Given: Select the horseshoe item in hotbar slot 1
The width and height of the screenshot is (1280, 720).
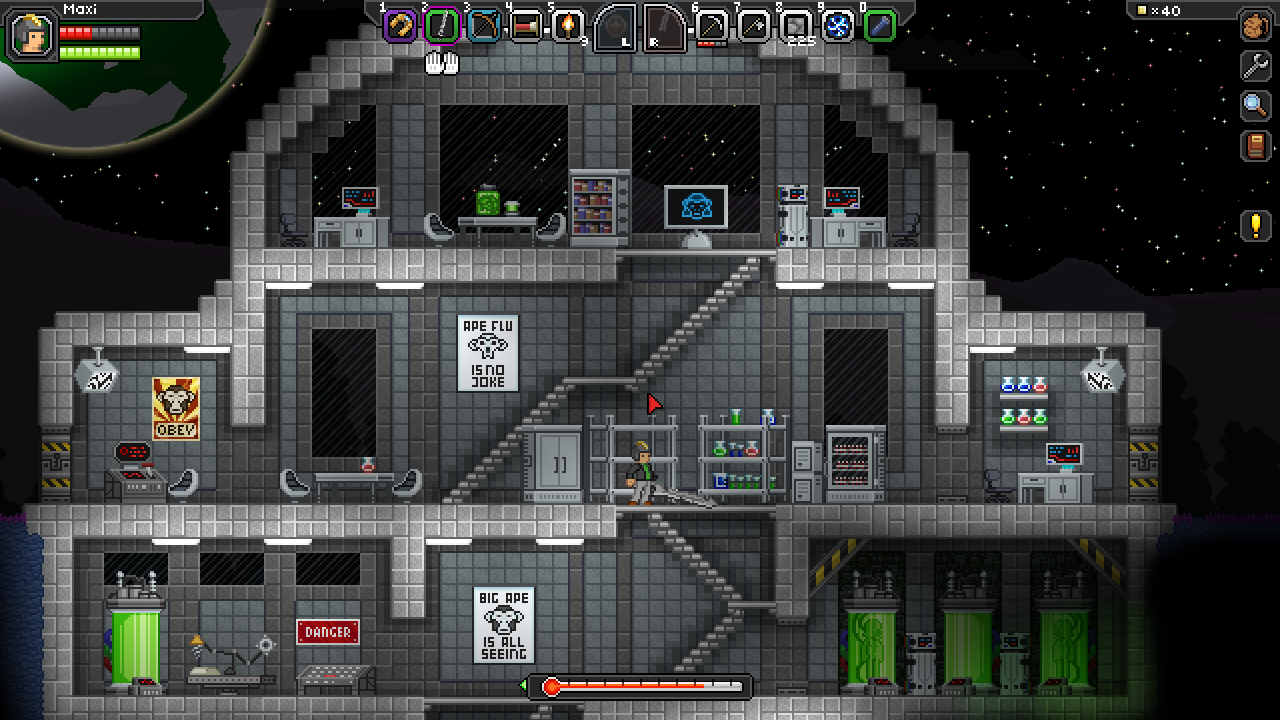Looking at the screenshot, I should tap(400, 25).
